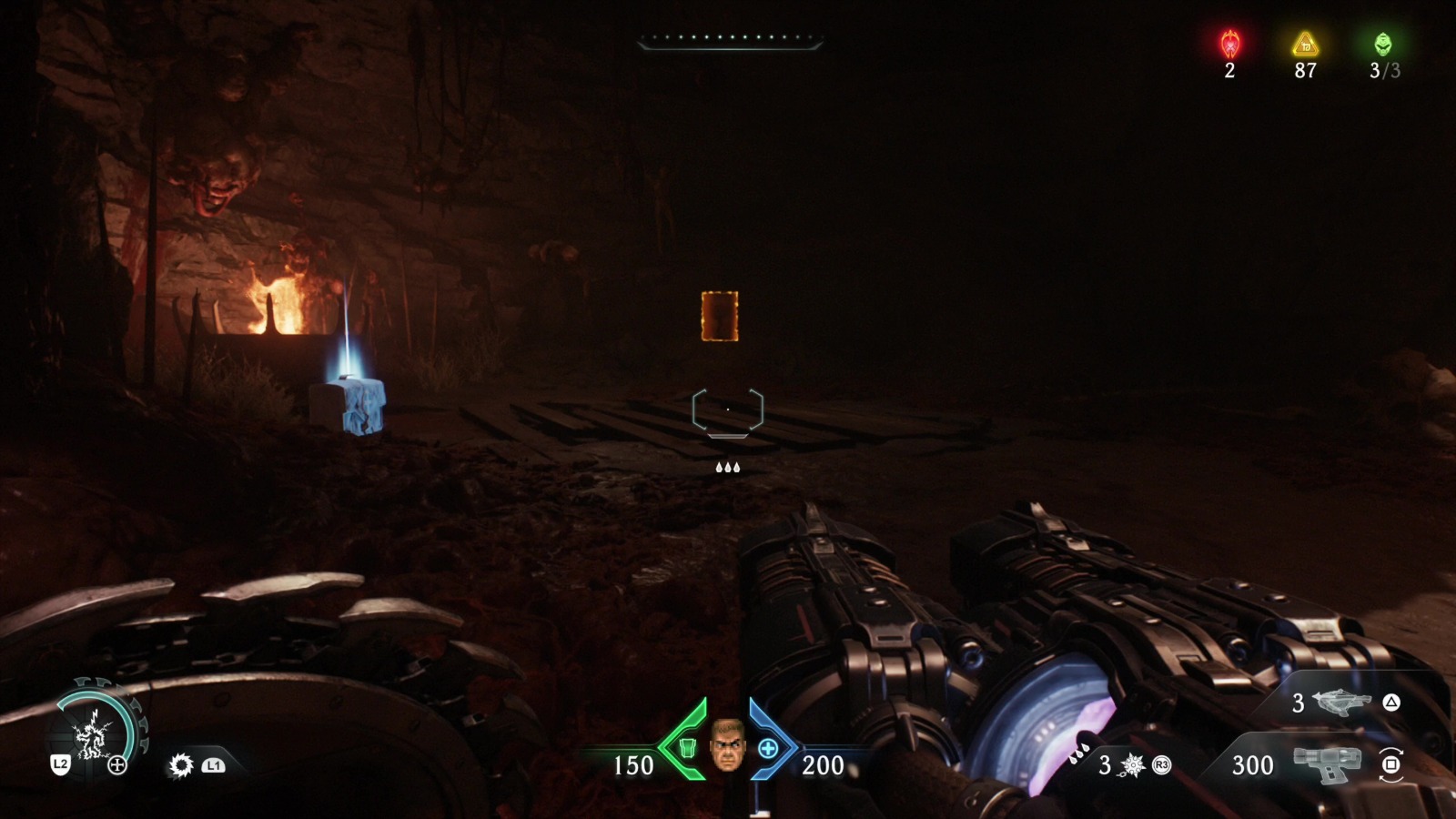The image size is (1456, 819).
Task: Click the red demon skull counter icon
Action: click(x=1230, y=41)
